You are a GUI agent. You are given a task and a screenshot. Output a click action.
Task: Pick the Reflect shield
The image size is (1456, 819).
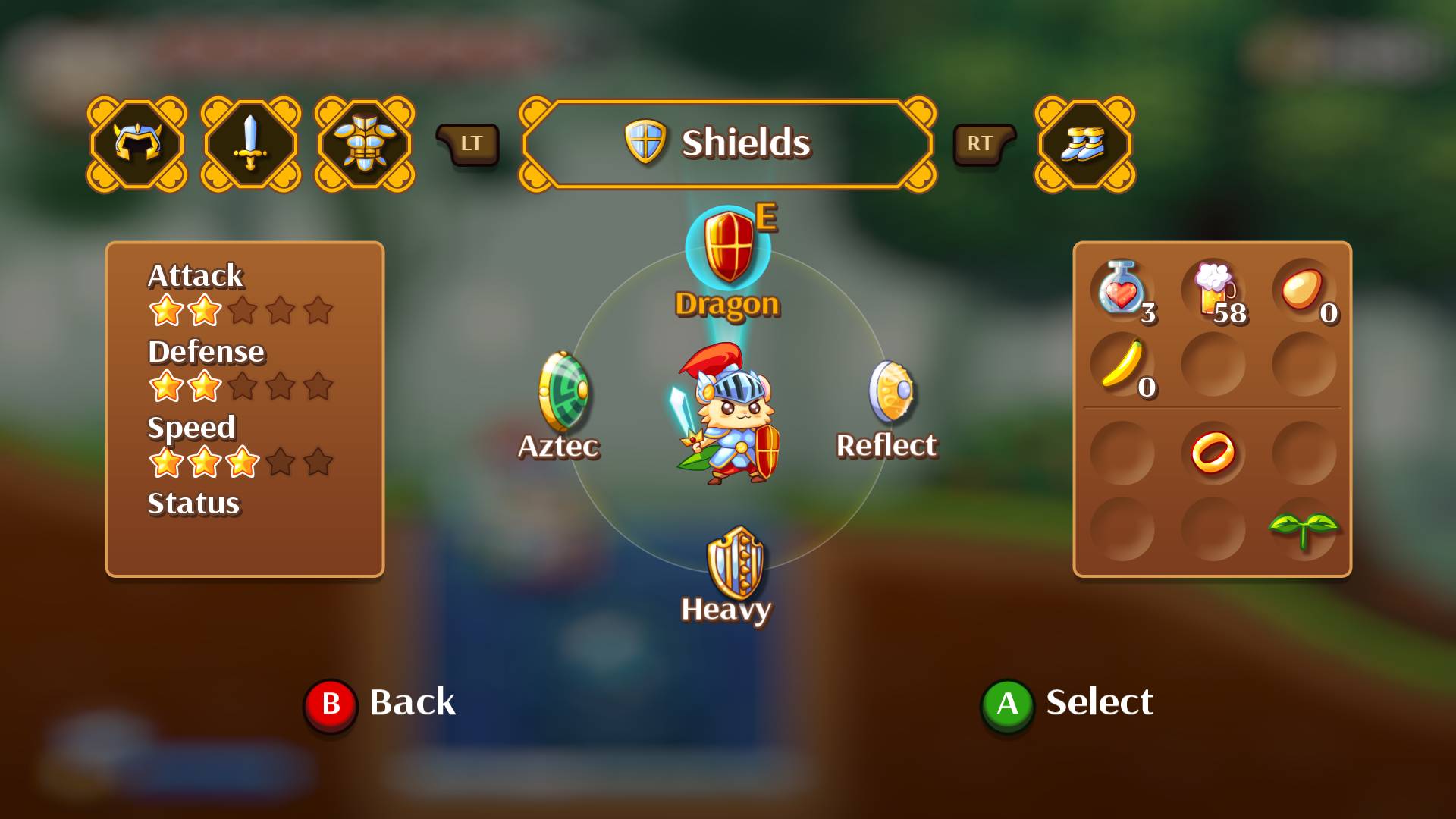coord(891,391)
